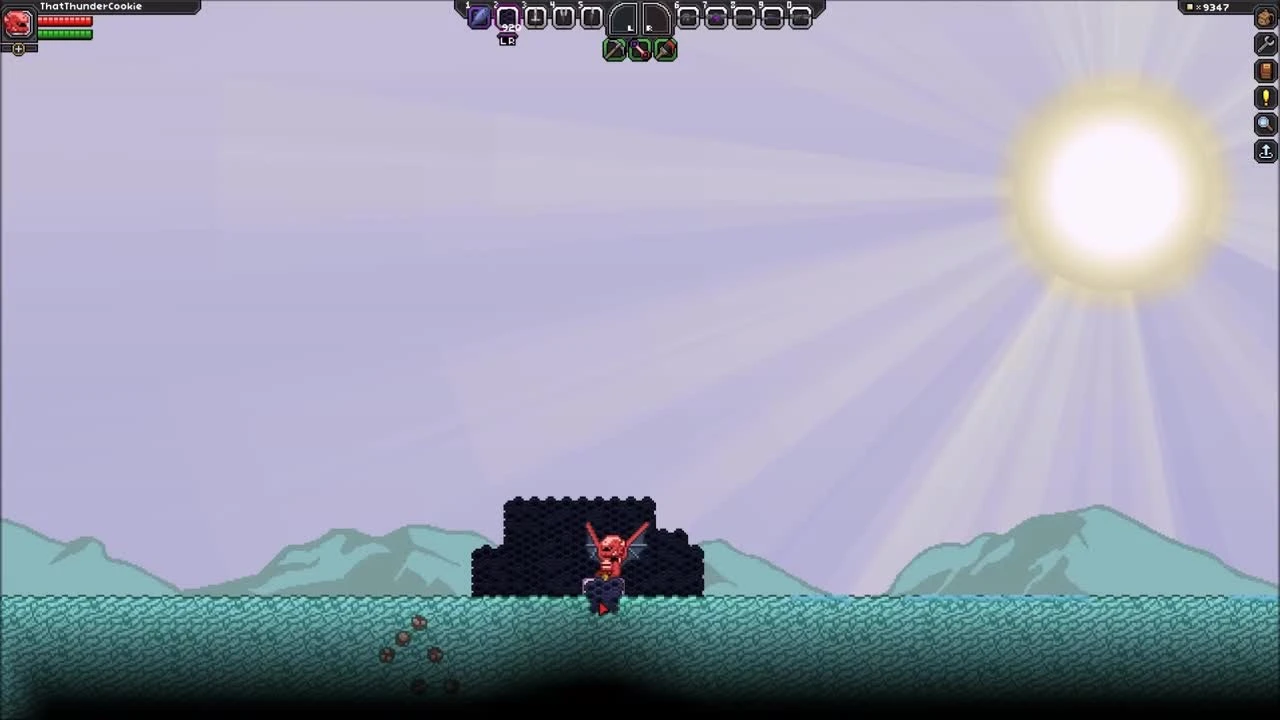Open the codex journal
This screenshot has width=1280, height=720.
pyautogui.click(x=1265, y=70)
